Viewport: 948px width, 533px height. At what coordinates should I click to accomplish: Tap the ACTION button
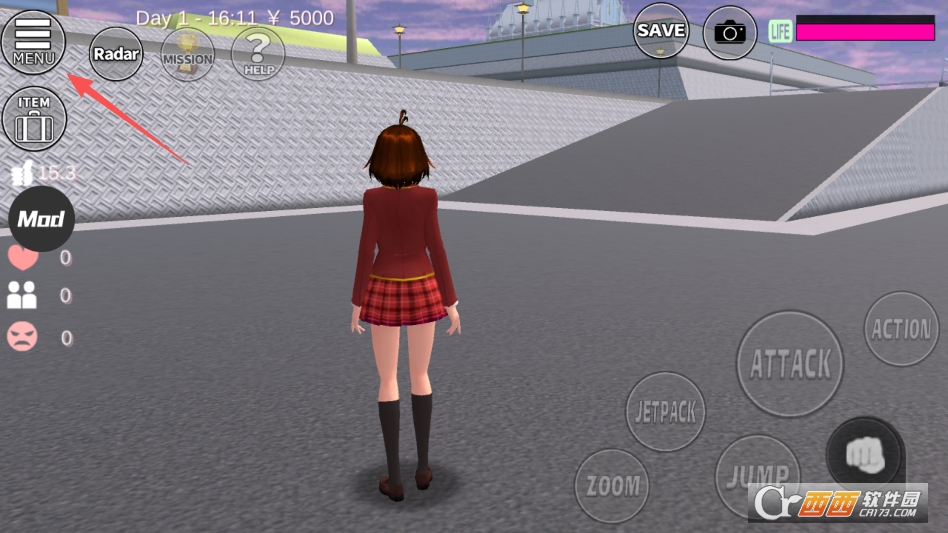coord(901,329)
